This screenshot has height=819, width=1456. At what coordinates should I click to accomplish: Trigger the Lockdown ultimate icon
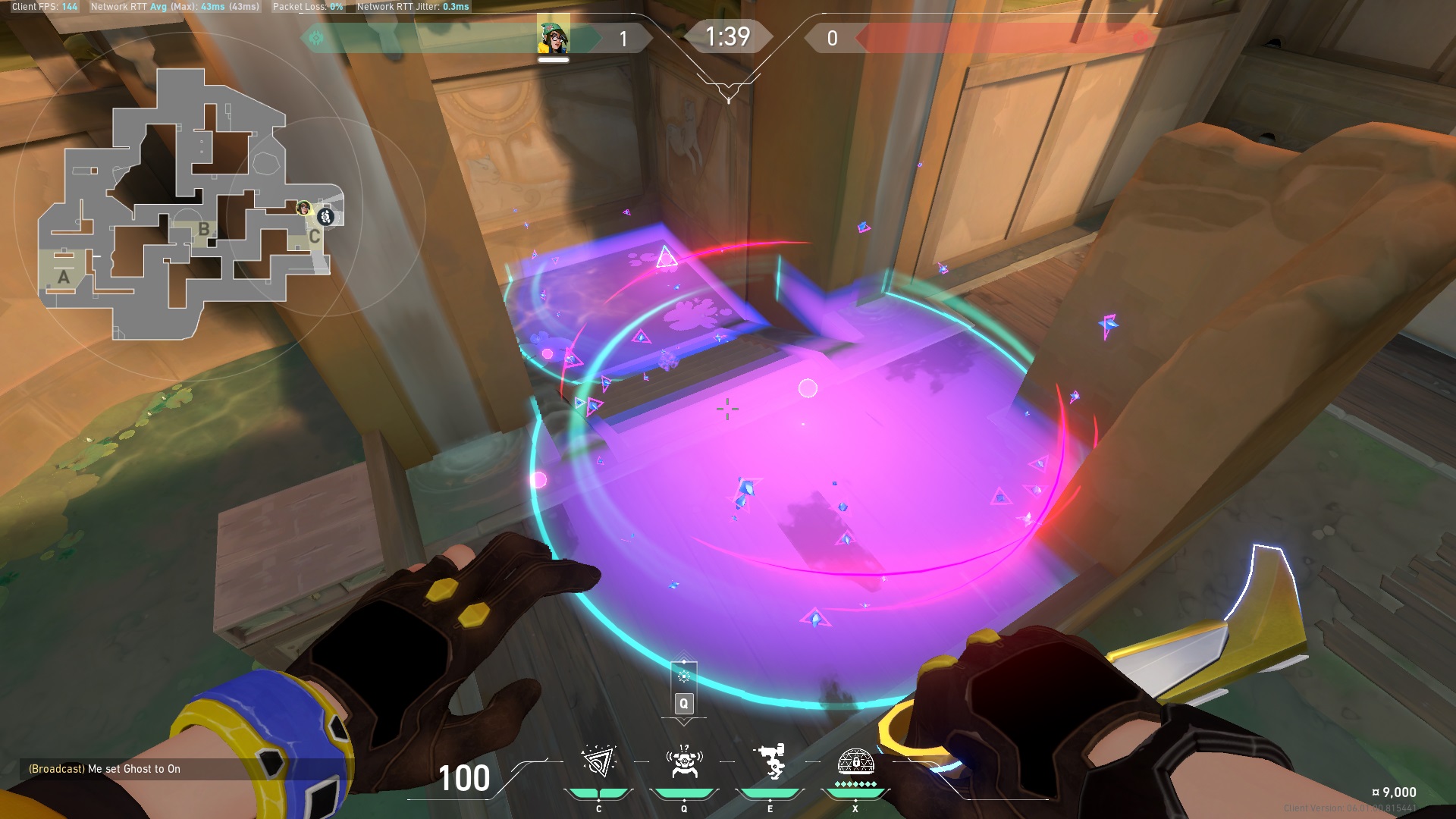(855, 762)
